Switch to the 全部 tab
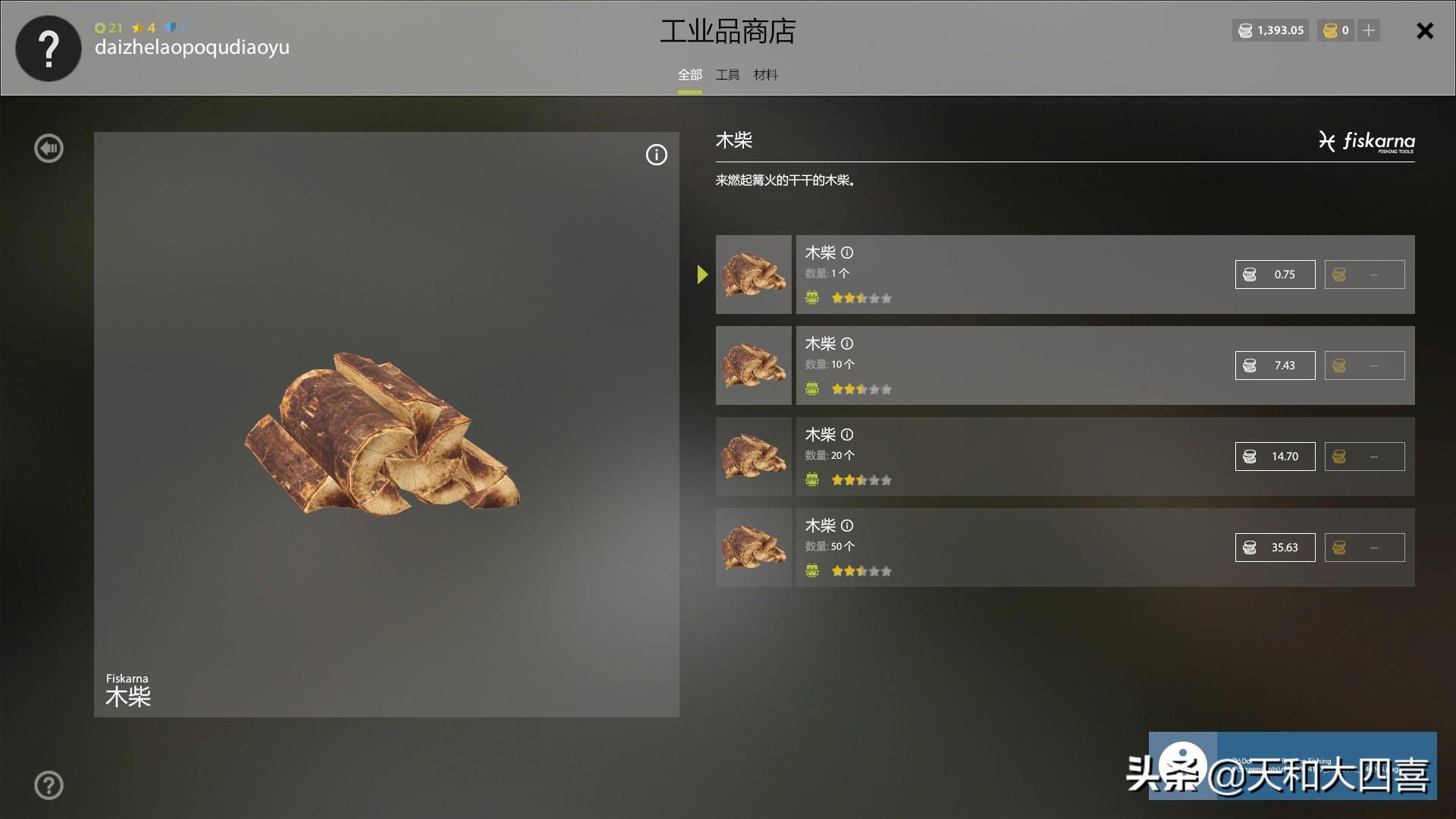1456x819 pixels. (x=689, y=75)
